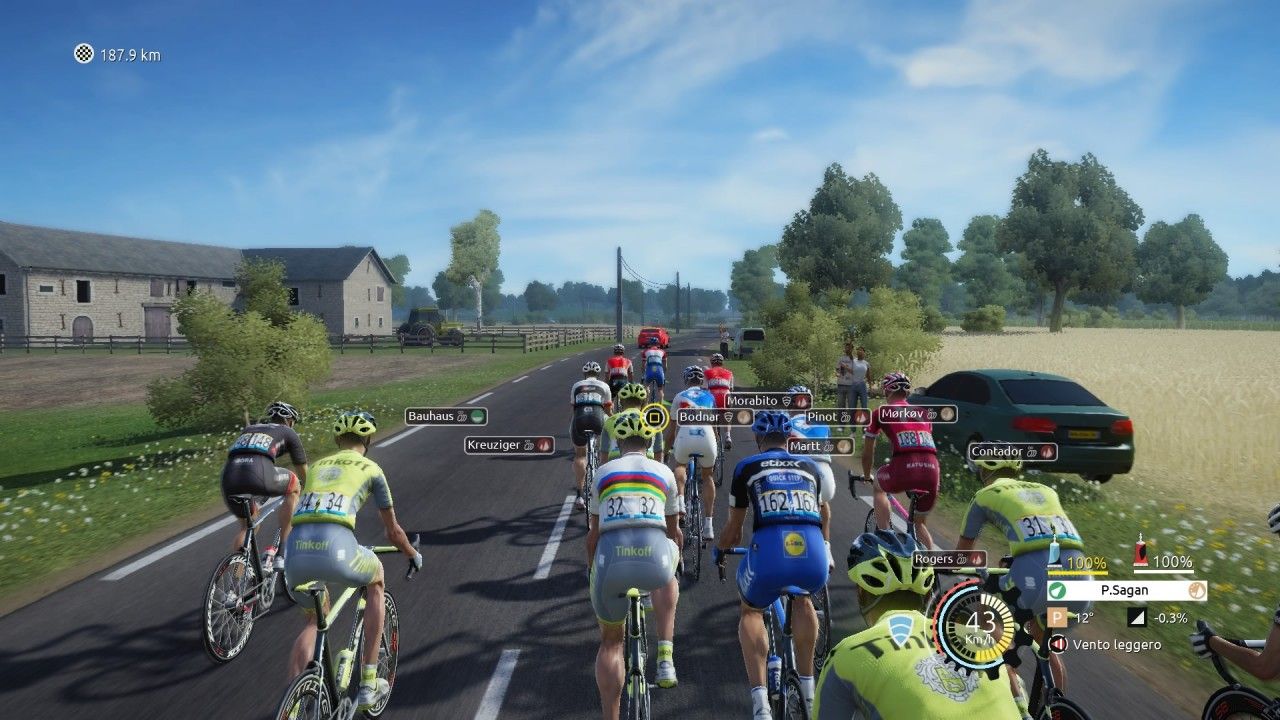This screenshot has width=1280, height=720.
Task: Click the yellow square target marker
Action: tap(654, 416)
